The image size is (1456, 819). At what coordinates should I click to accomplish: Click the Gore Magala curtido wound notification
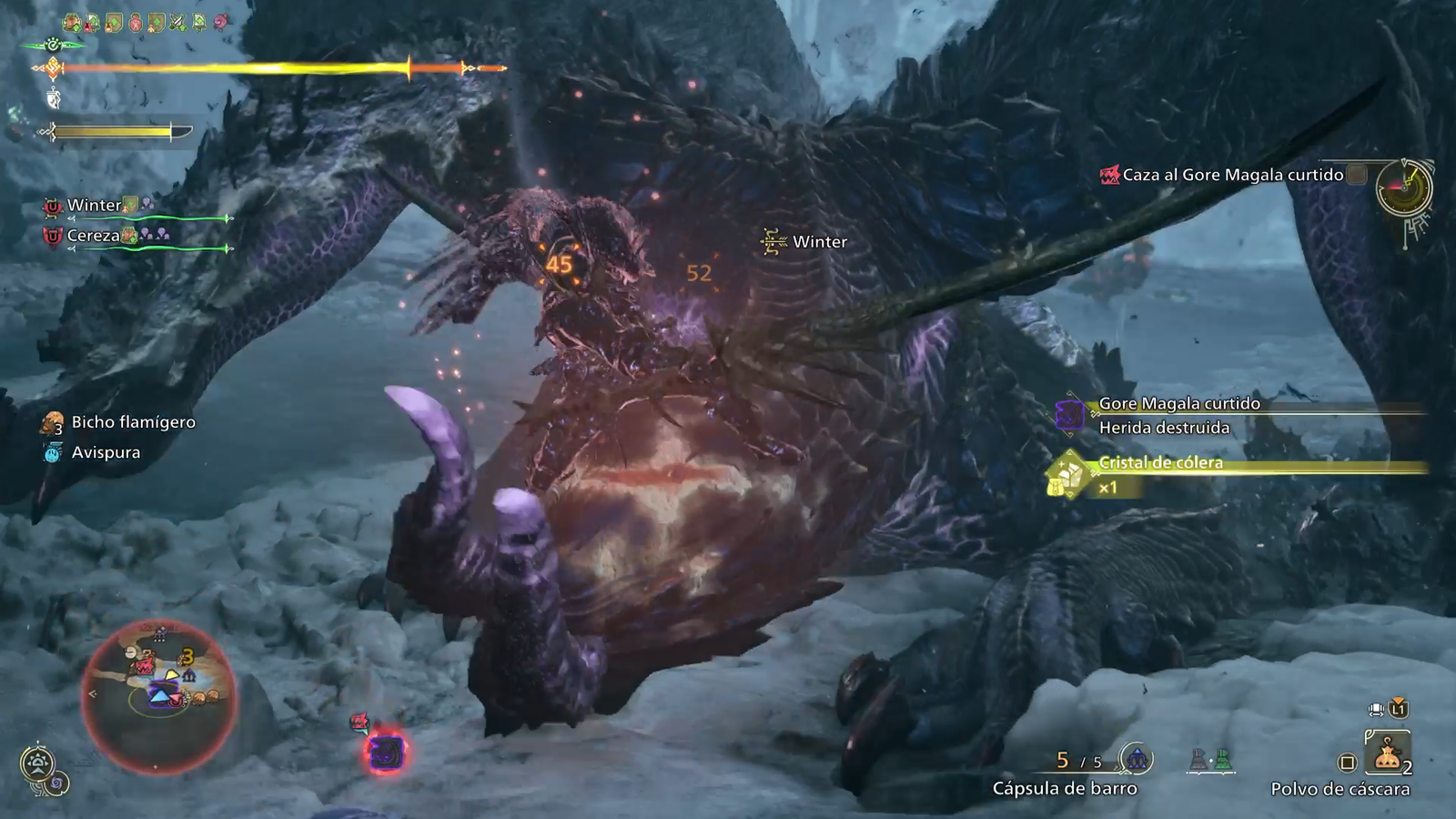pos(1178,415)
